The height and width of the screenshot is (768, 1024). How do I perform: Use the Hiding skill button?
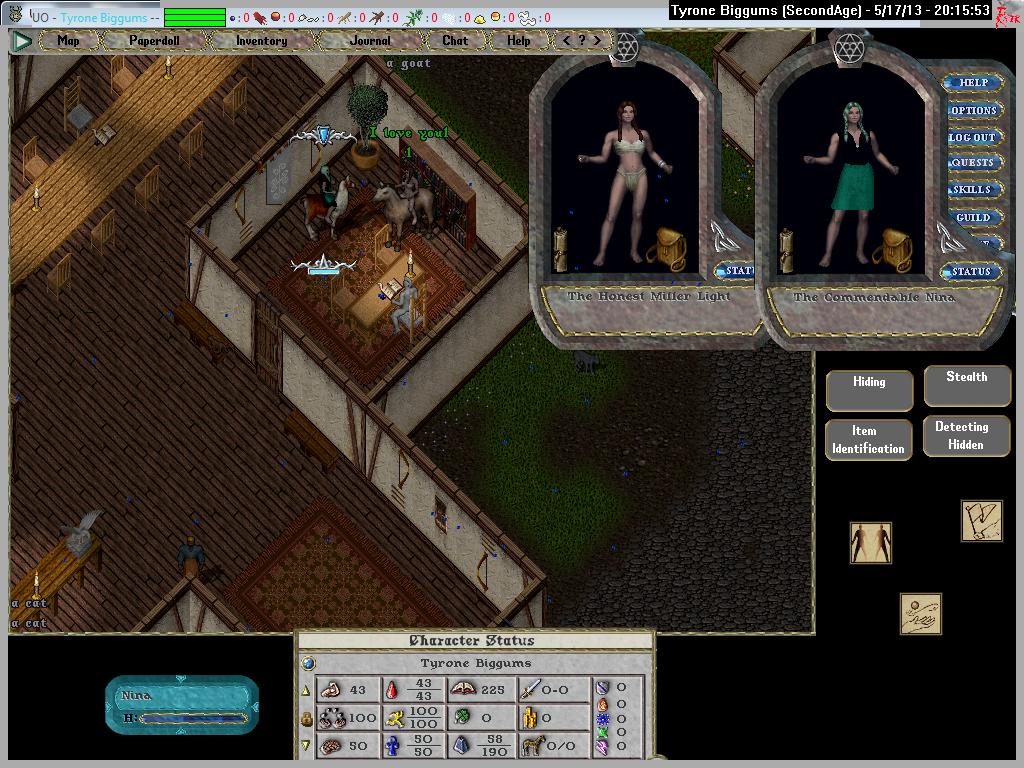(869, 389)
